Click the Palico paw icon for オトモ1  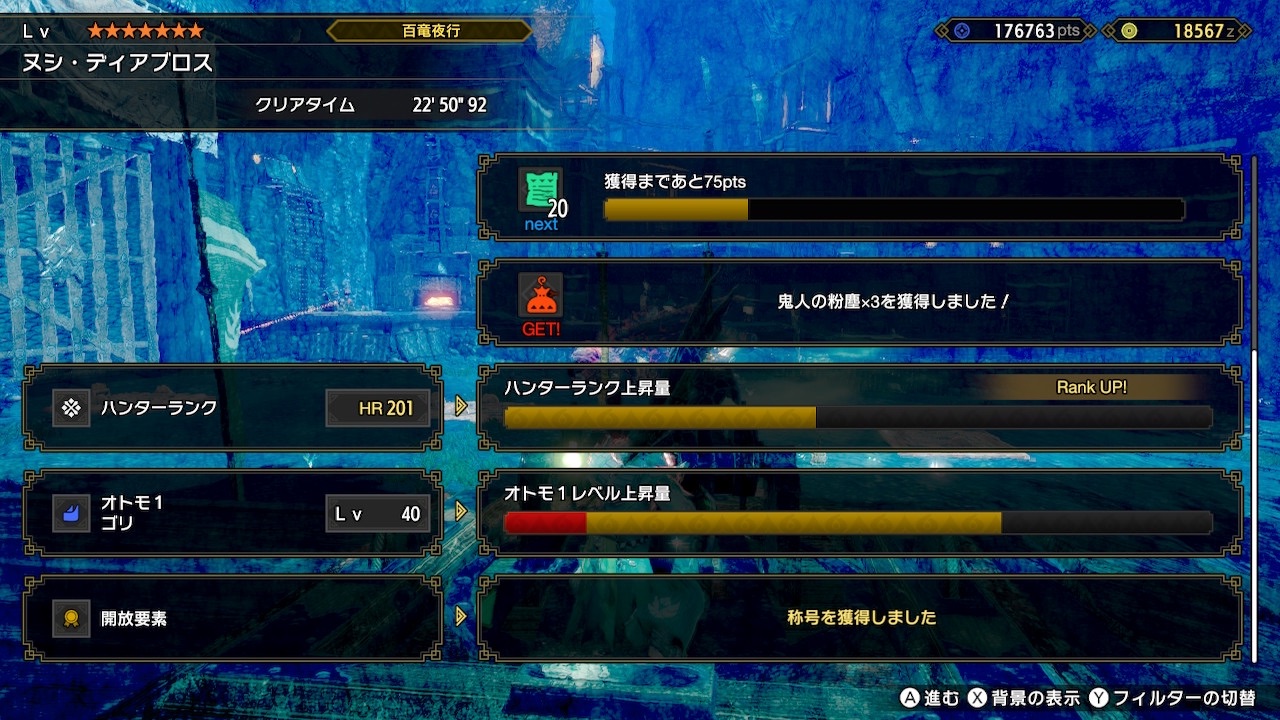pyautogui.click(x=72, y=513)
